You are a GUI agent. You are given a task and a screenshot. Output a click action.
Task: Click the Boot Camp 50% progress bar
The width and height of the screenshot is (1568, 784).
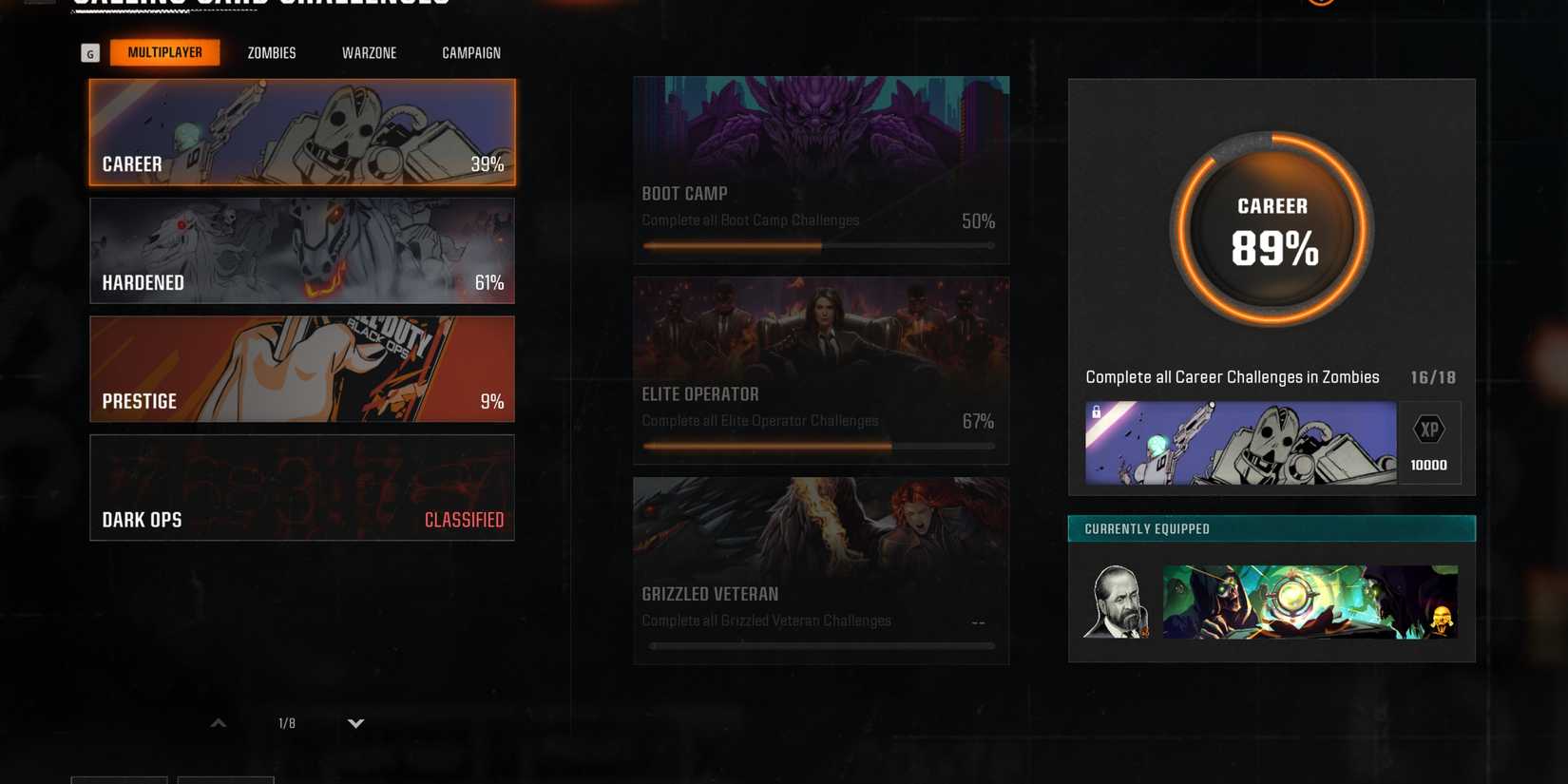coord(819,245)
